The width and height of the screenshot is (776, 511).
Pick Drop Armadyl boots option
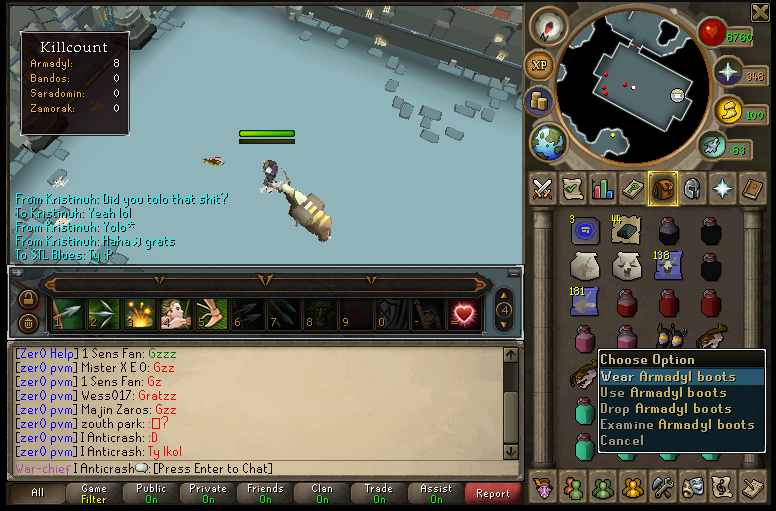(x=666, y=409)
